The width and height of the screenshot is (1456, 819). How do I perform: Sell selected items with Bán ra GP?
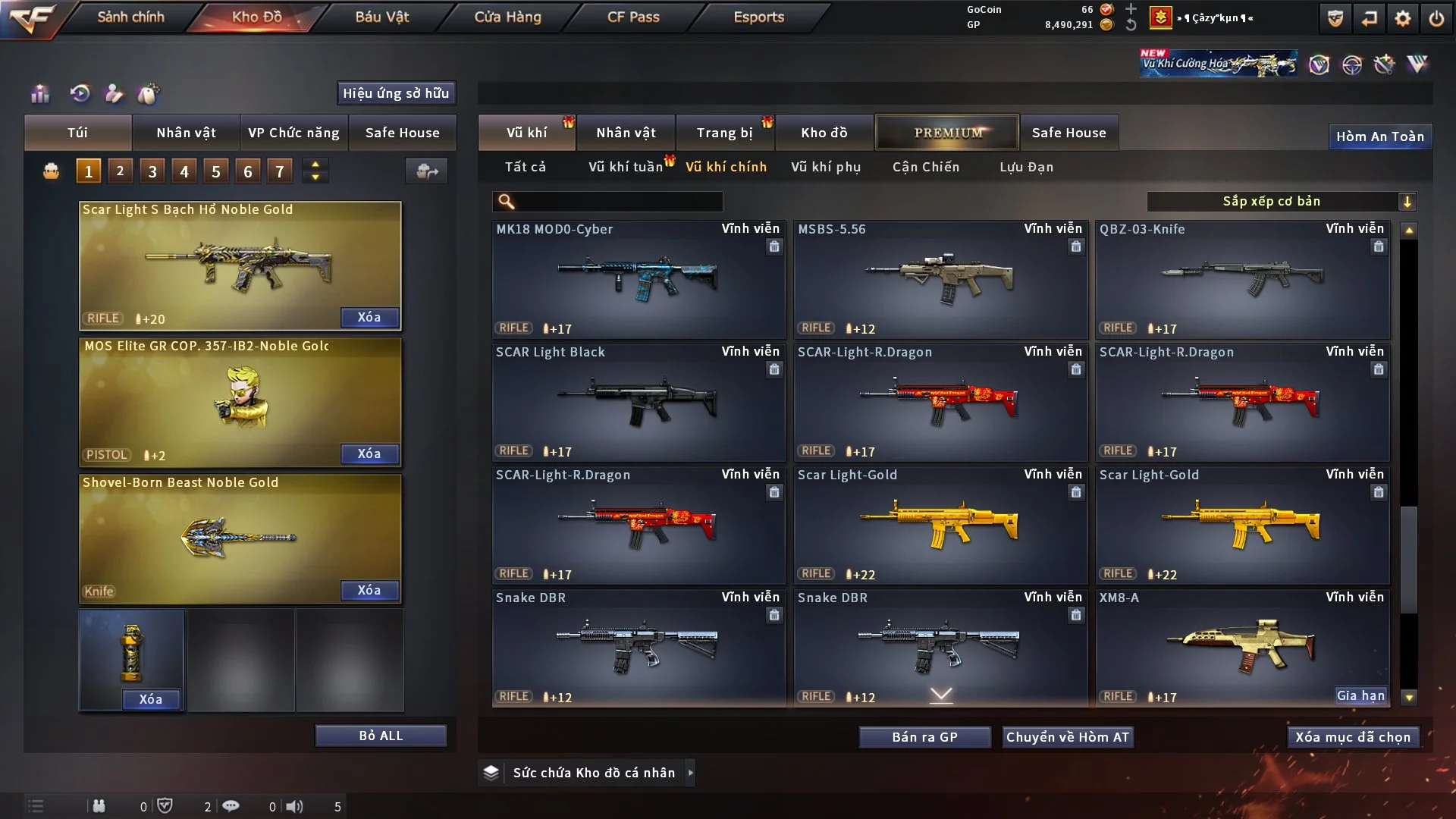point(924,737)
